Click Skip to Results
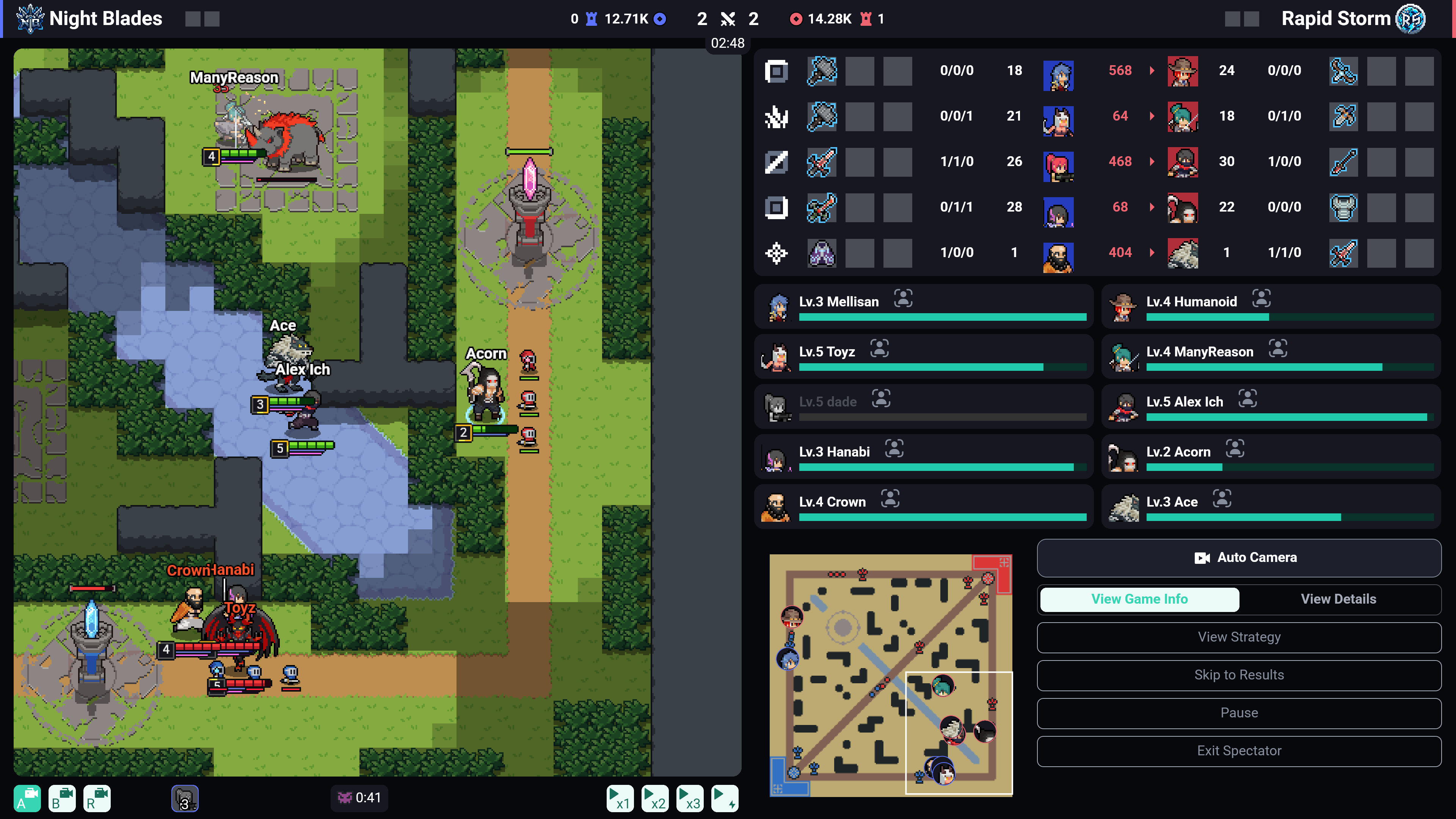The width and height of the screenshot is (1456, 819). tap(1238, 675)
